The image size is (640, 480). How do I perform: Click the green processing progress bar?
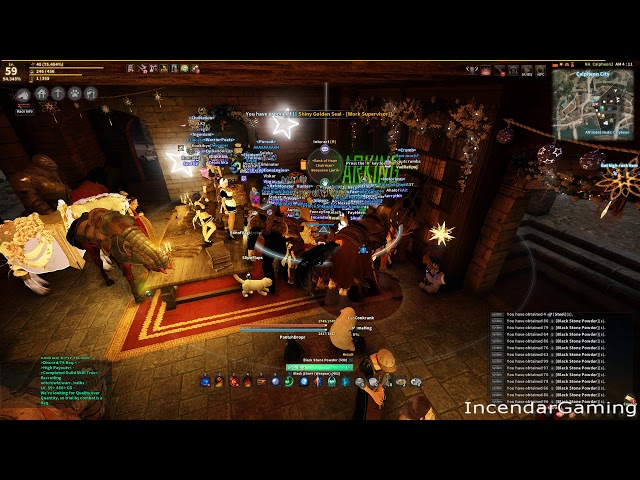(x=318, y=367)
